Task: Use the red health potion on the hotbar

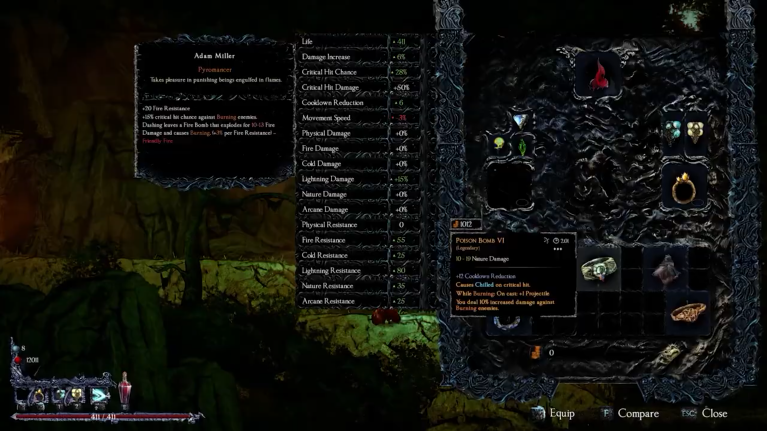Action: point(125,389)
